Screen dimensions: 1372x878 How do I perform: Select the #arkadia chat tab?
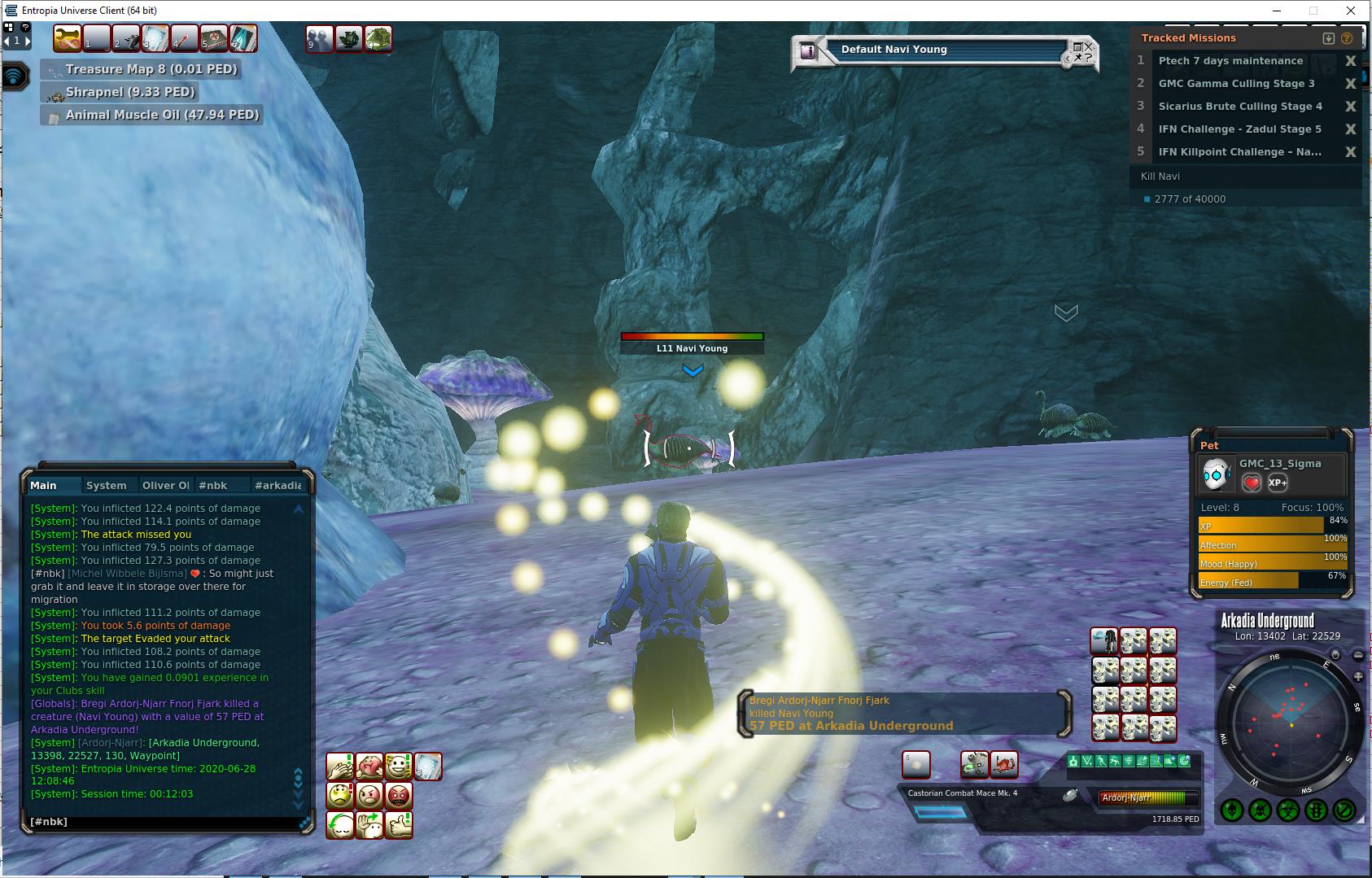coord(277,486)
